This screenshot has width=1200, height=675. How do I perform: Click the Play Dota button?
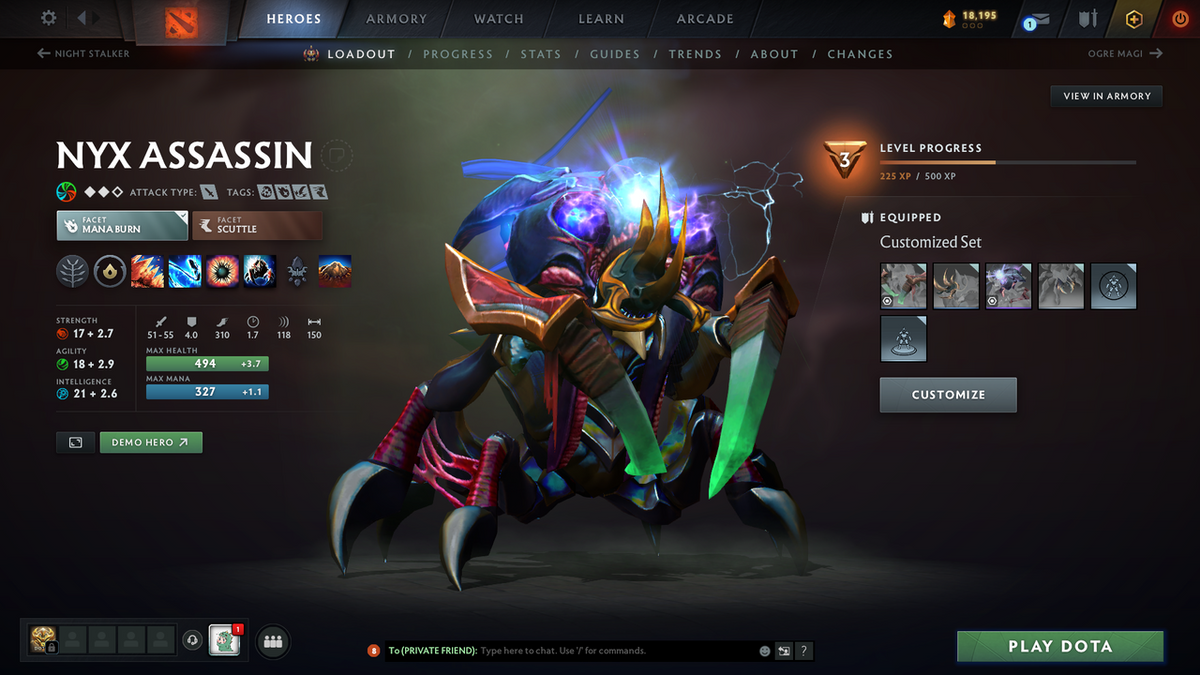pos(1060,646)
